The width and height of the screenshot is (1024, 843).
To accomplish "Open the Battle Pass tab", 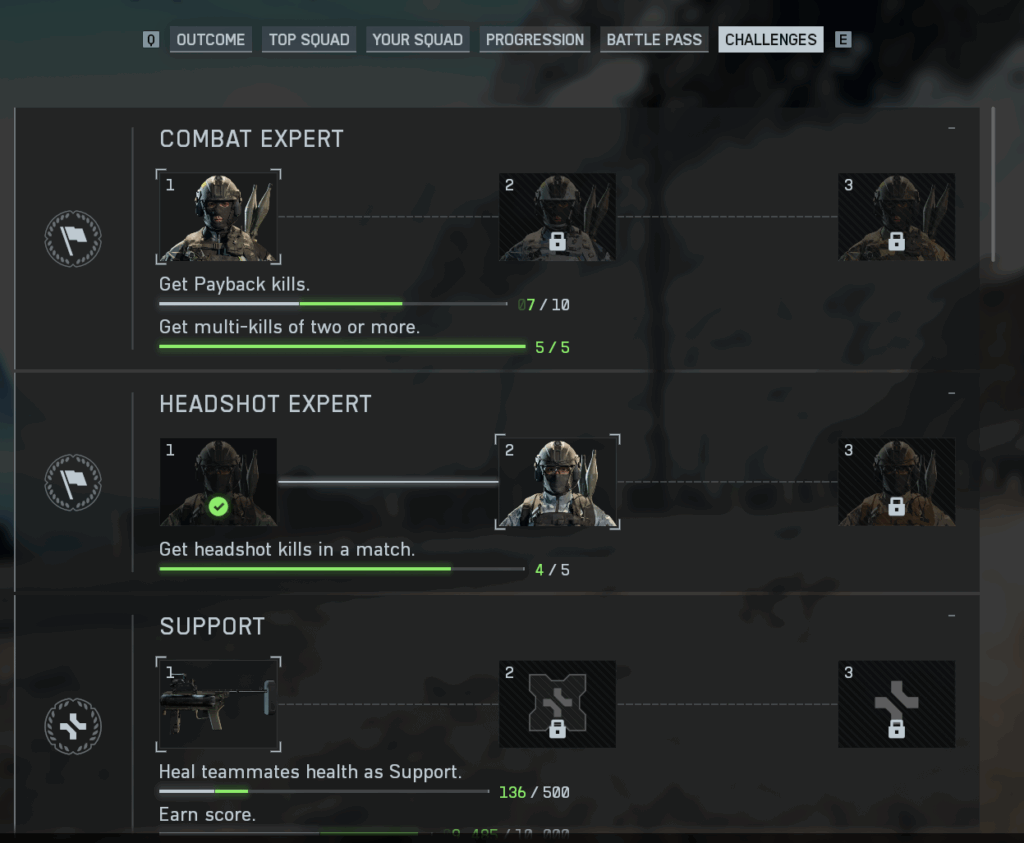I will click(654, 40).
